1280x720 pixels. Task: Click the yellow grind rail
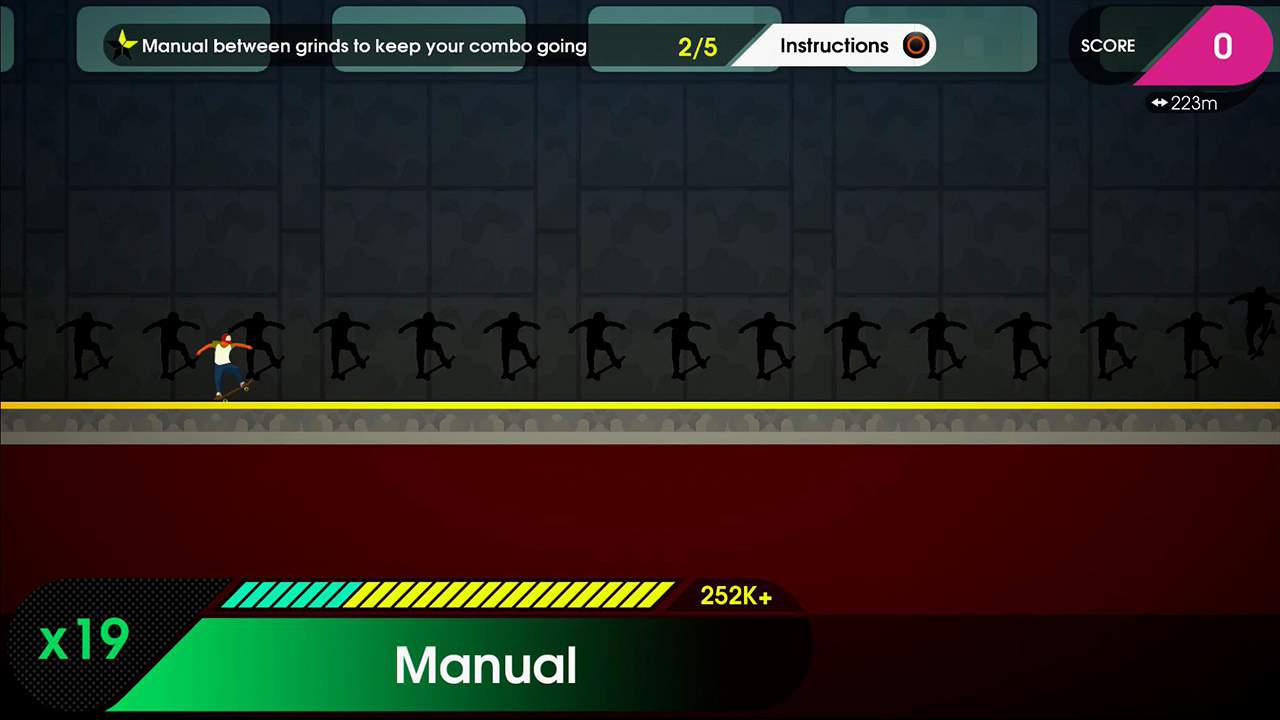click(640, 405)
